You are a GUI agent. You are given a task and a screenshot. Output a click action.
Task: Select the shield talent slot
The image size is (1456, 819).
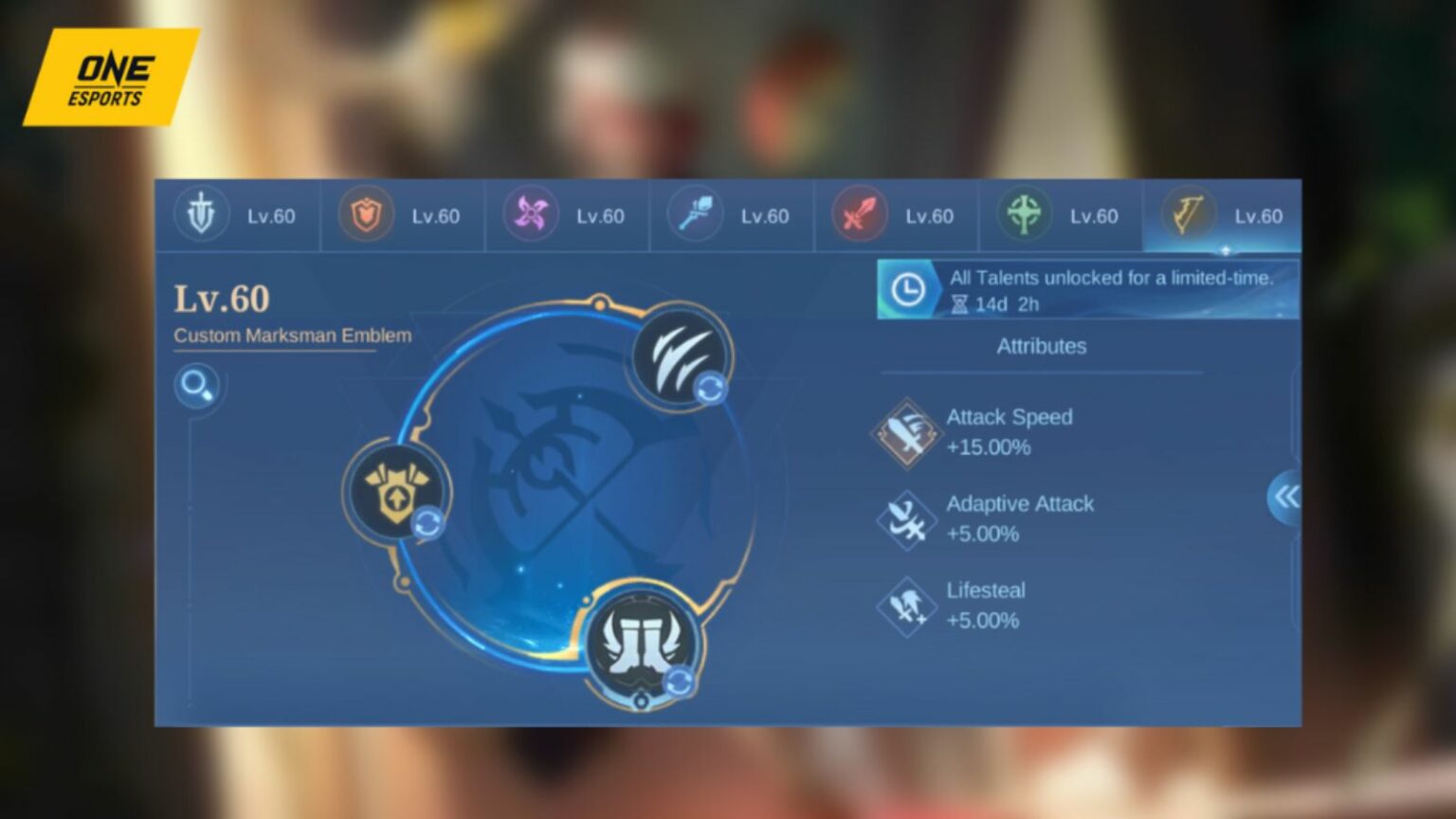397,492
